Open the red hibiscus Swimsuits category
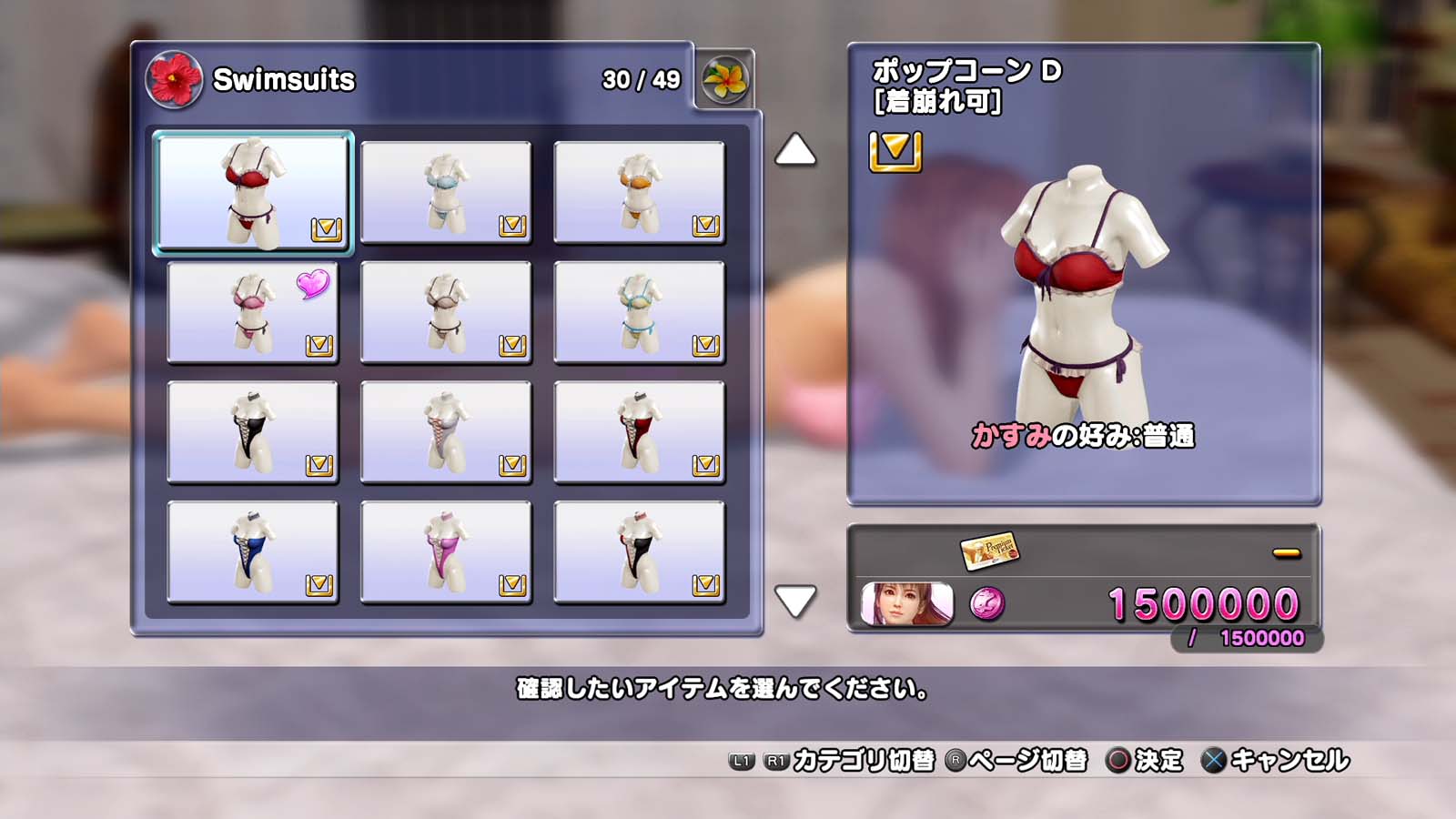The height and width of the screenshot is (819, 1456). point(174,80)
